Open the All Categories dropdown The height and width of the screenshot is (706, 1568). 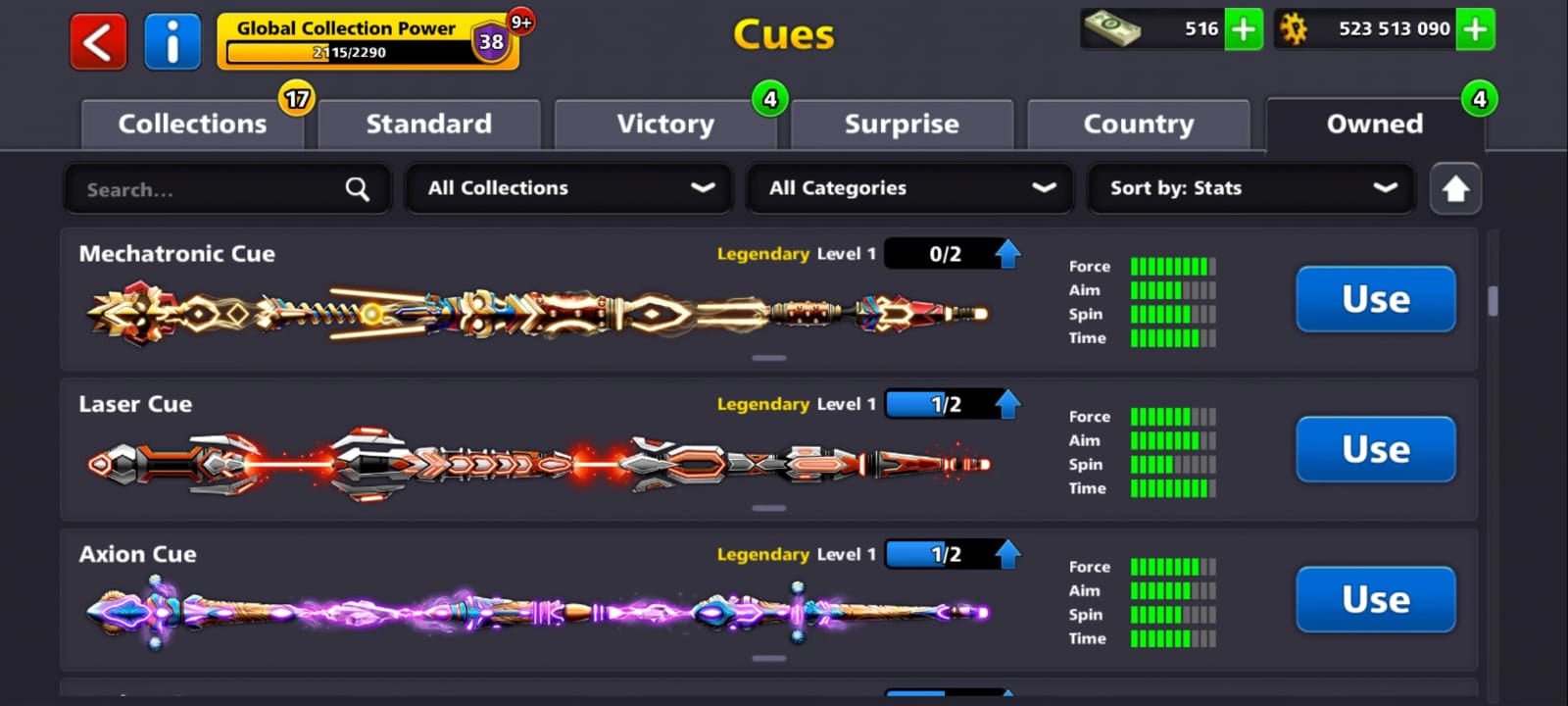tap(909, 188)
